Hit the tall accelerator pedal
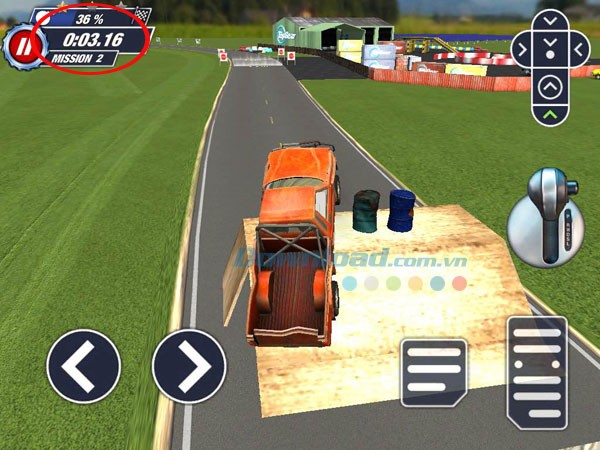 pos(537,372)
